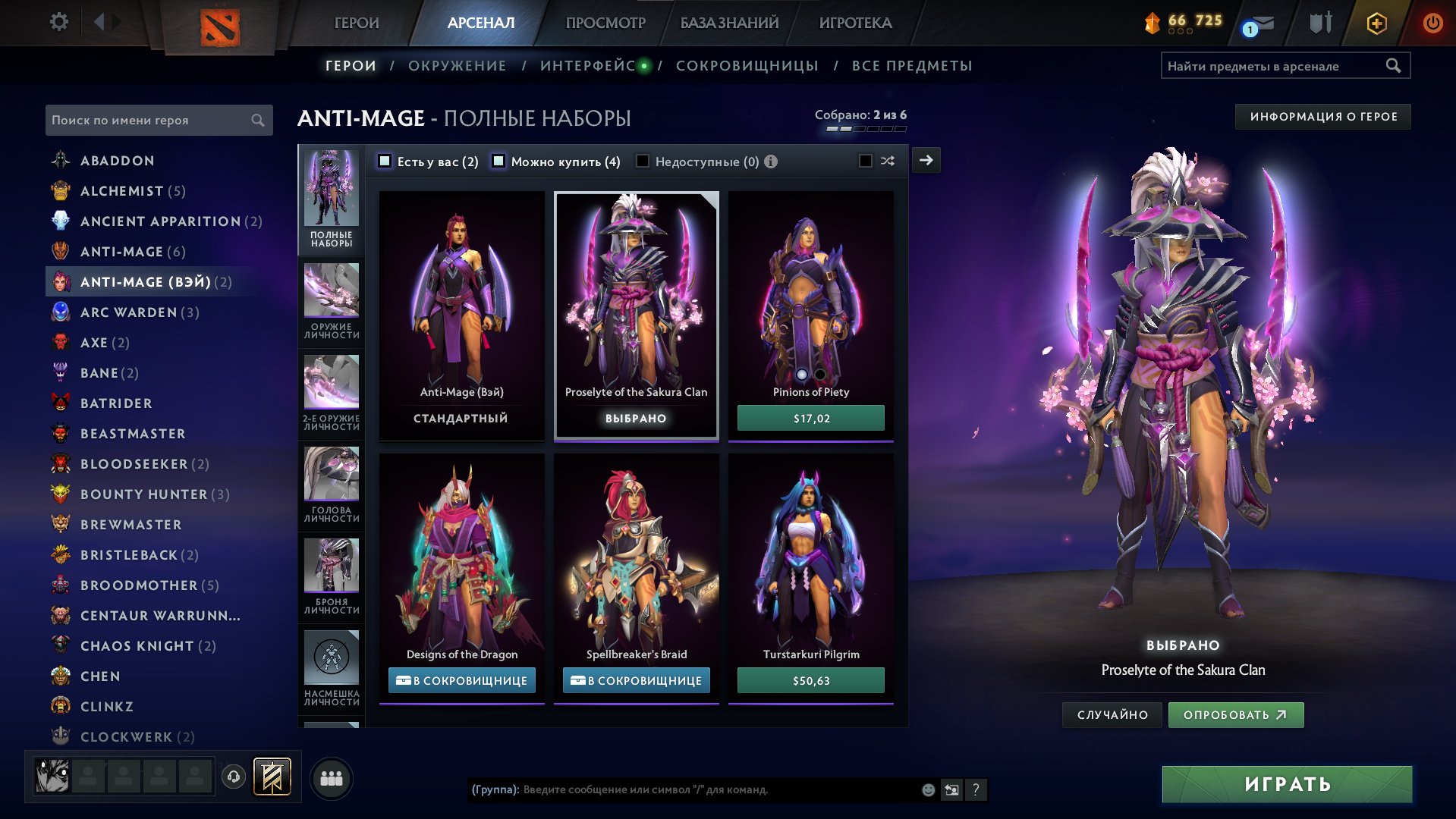Viewport: 1456px width, 819px height.
Task: Open ВСЕ ПРЕДМЕТЫ section
Action: click(911, 66)
